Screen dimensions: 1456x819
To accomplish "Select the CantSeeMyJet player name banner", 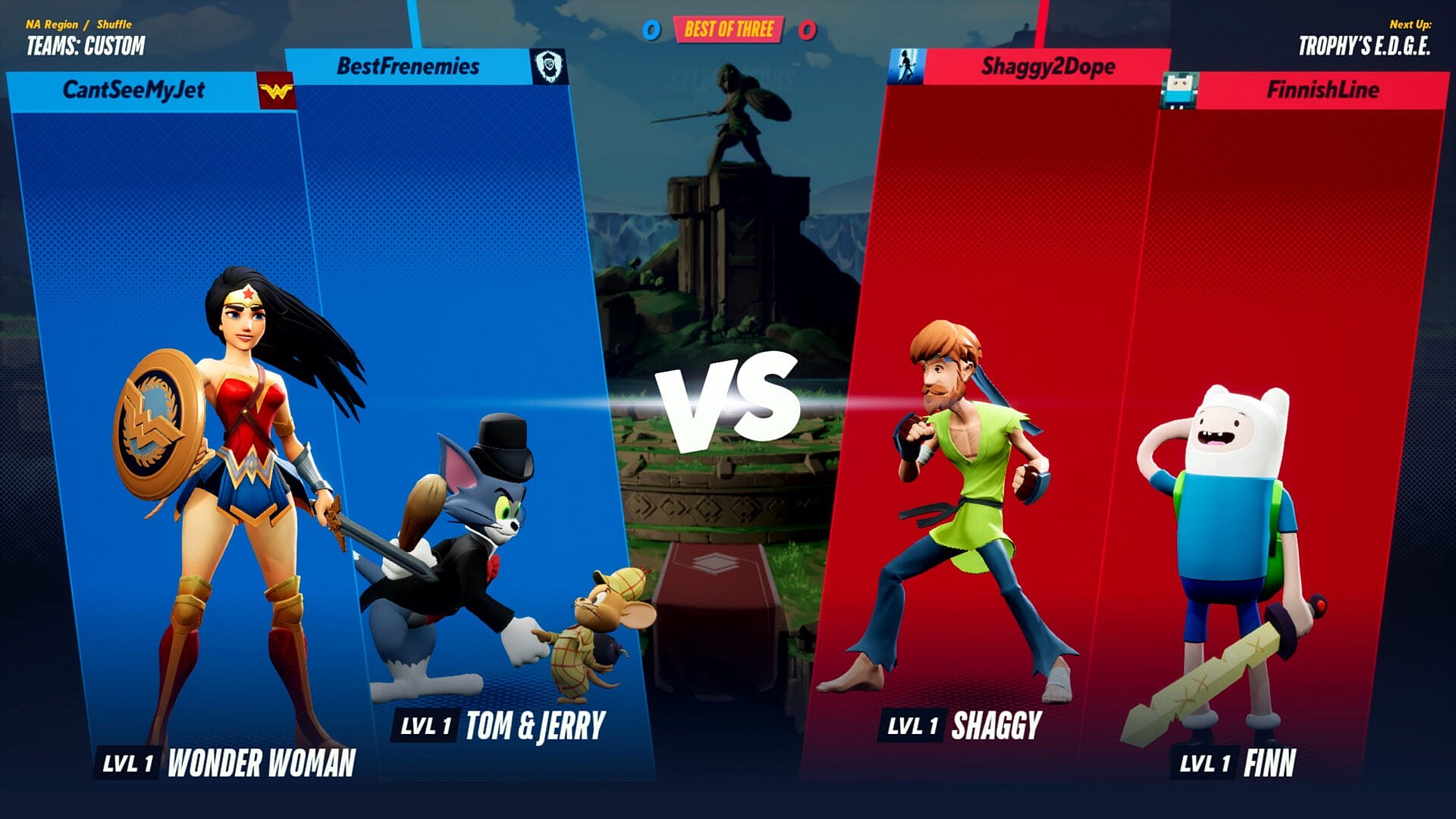I will pyautogui.click(x=133, y=90).
